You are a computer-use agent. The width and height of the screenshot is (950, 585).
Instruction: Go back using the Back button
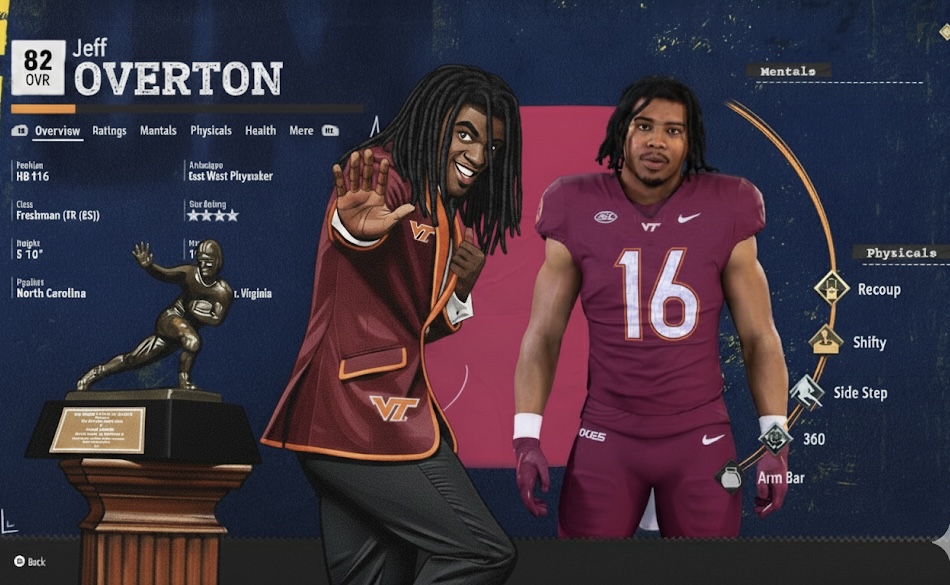(30, 562)
